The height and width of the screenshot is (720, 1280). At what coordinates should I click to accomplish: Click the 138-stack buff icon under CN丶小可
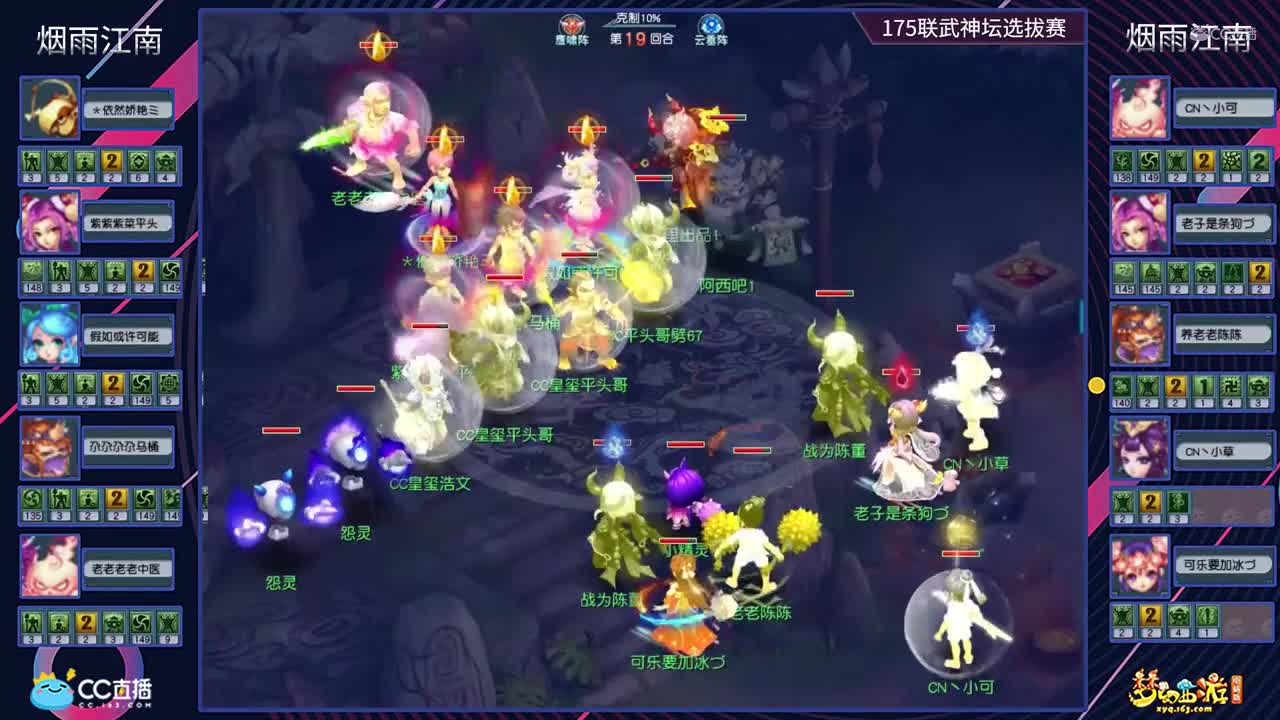point(1122,161)
